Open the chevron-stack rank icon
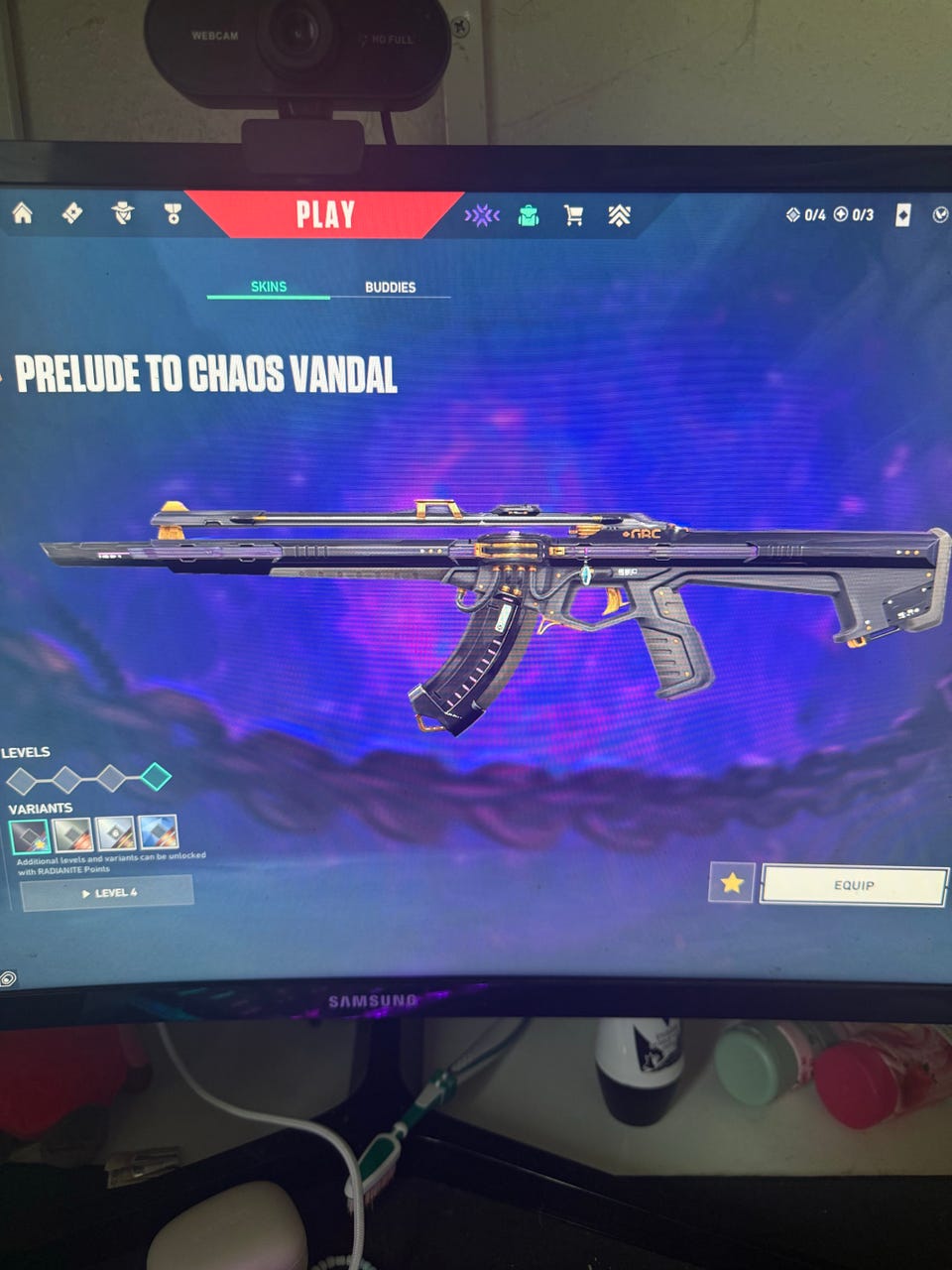This screenshot has height=1270, width=952. tap(620, 215)
